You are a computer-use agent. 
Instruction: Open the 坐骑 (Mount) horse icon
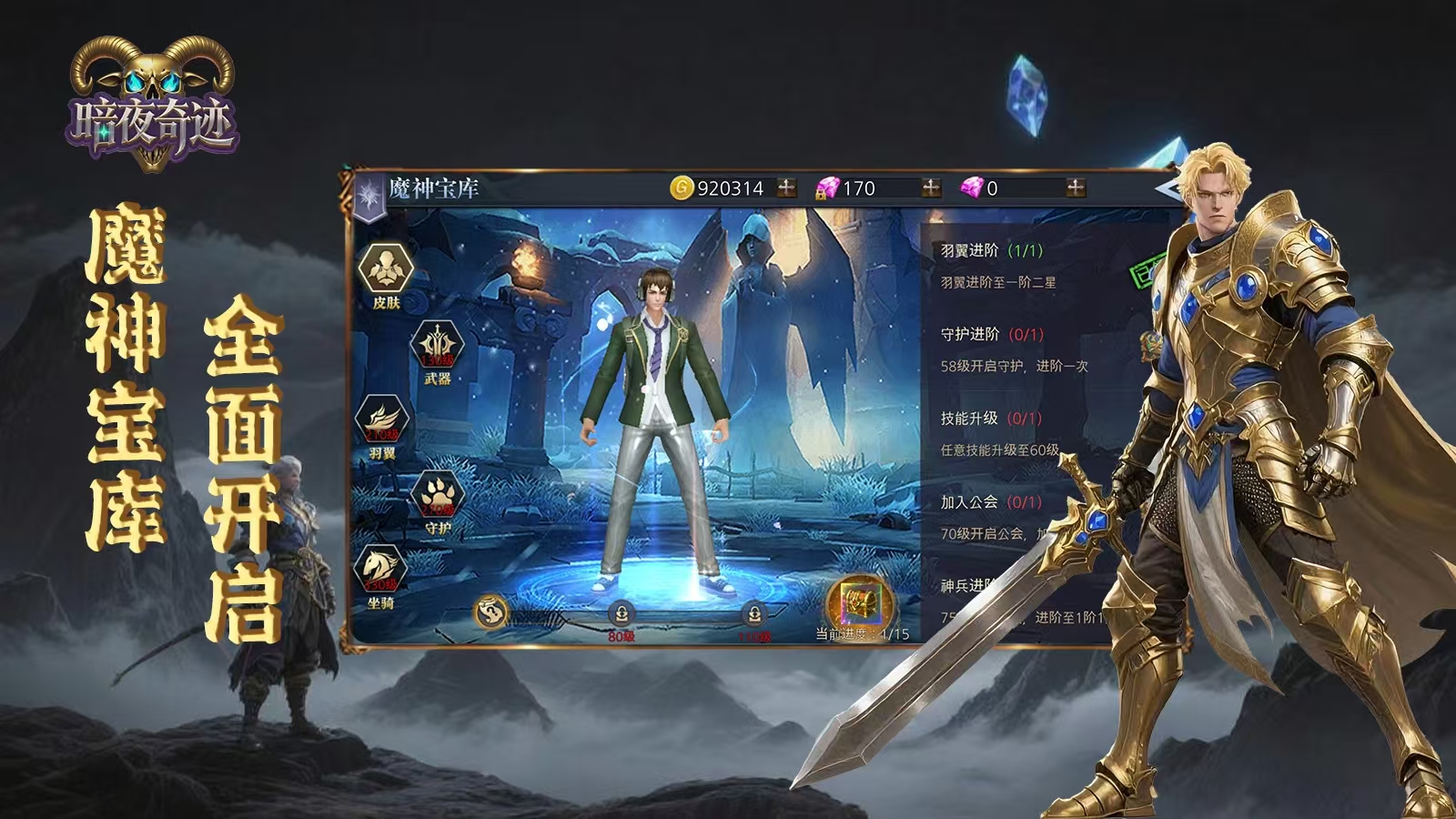point(381,571)
